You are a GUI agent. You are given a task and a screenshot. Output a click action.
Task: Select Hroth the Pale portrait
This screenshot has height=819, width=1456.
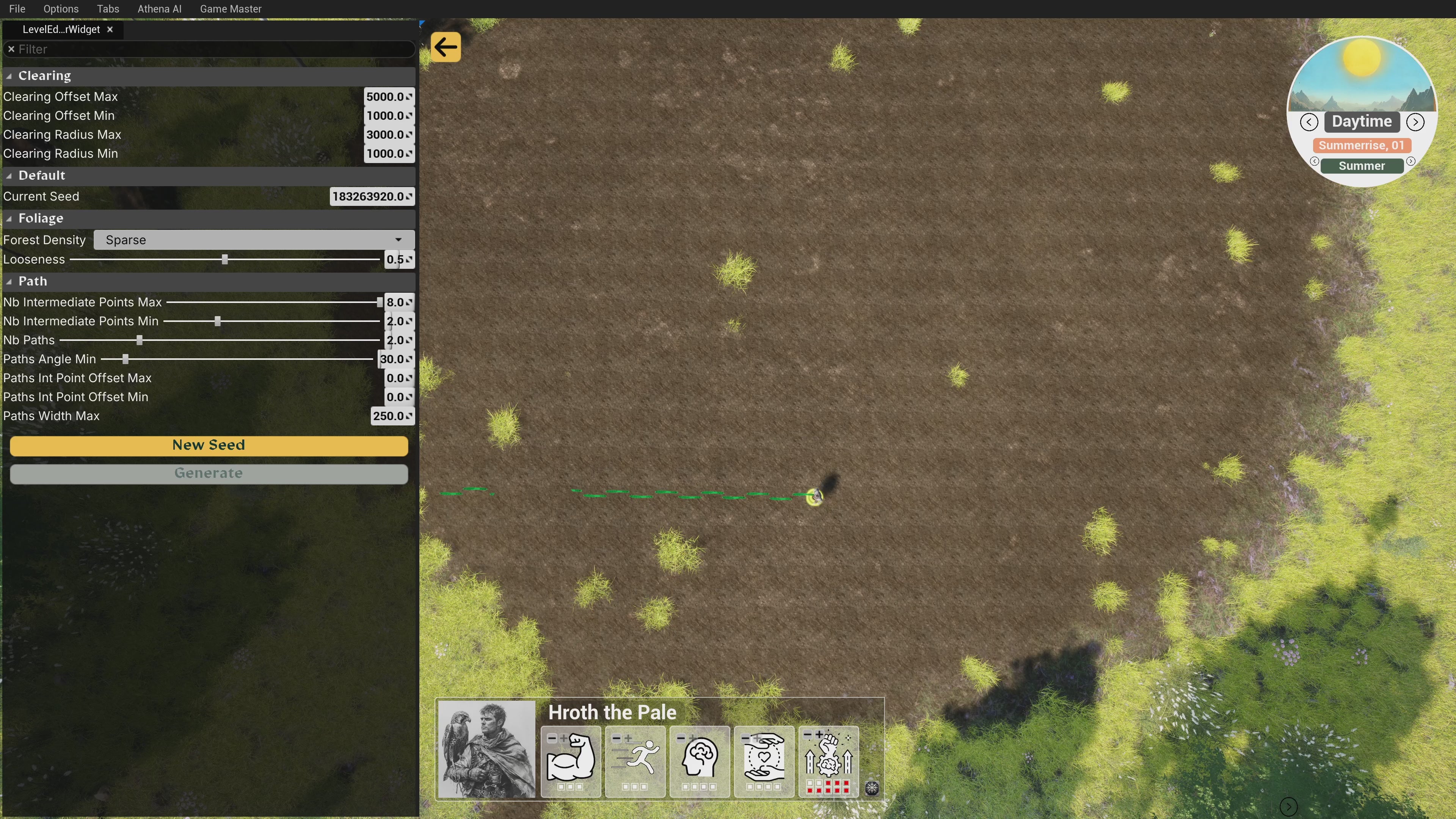(486, 749)
